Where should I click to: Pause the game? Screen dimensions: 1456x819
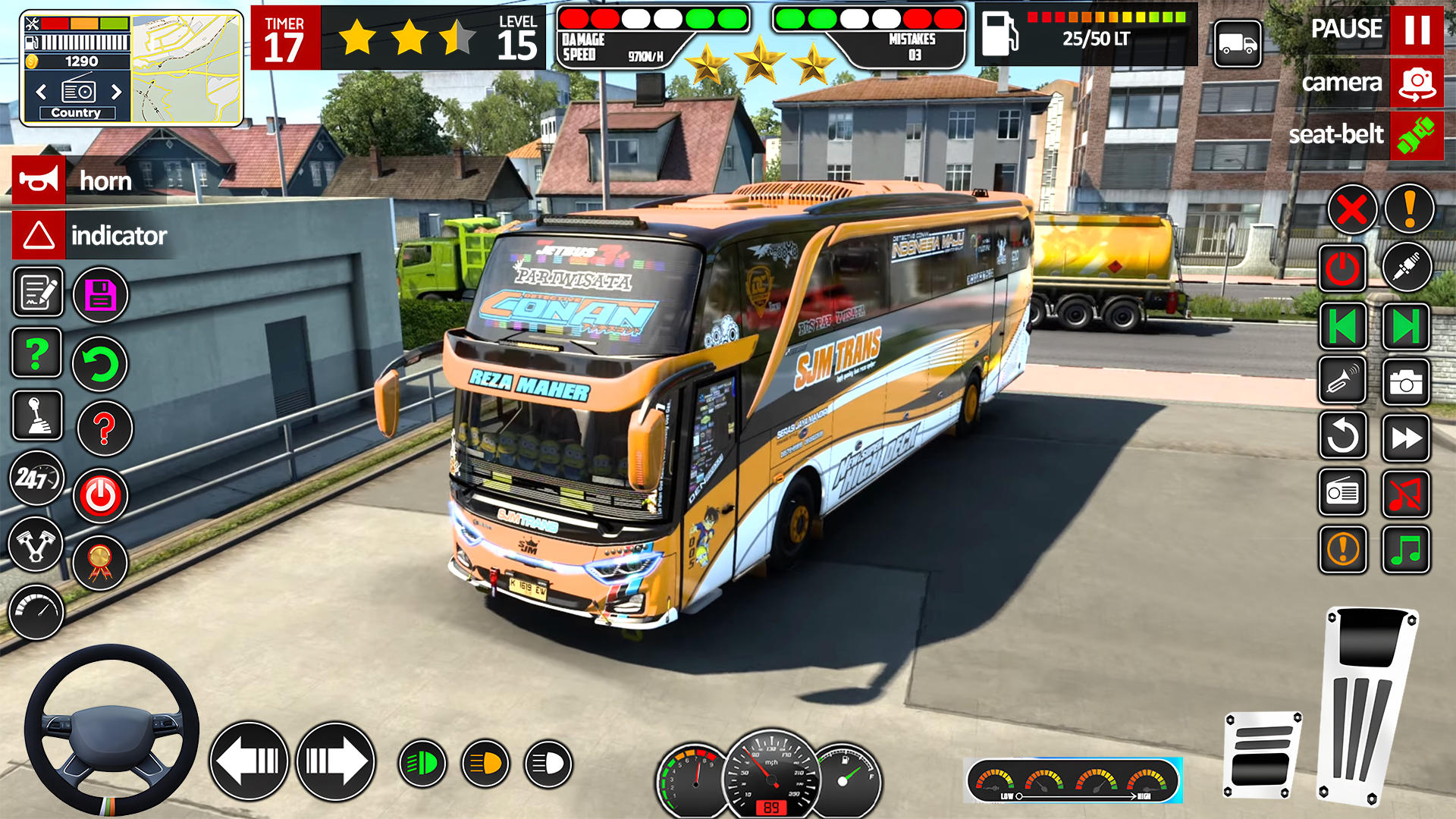point(1416,30)
